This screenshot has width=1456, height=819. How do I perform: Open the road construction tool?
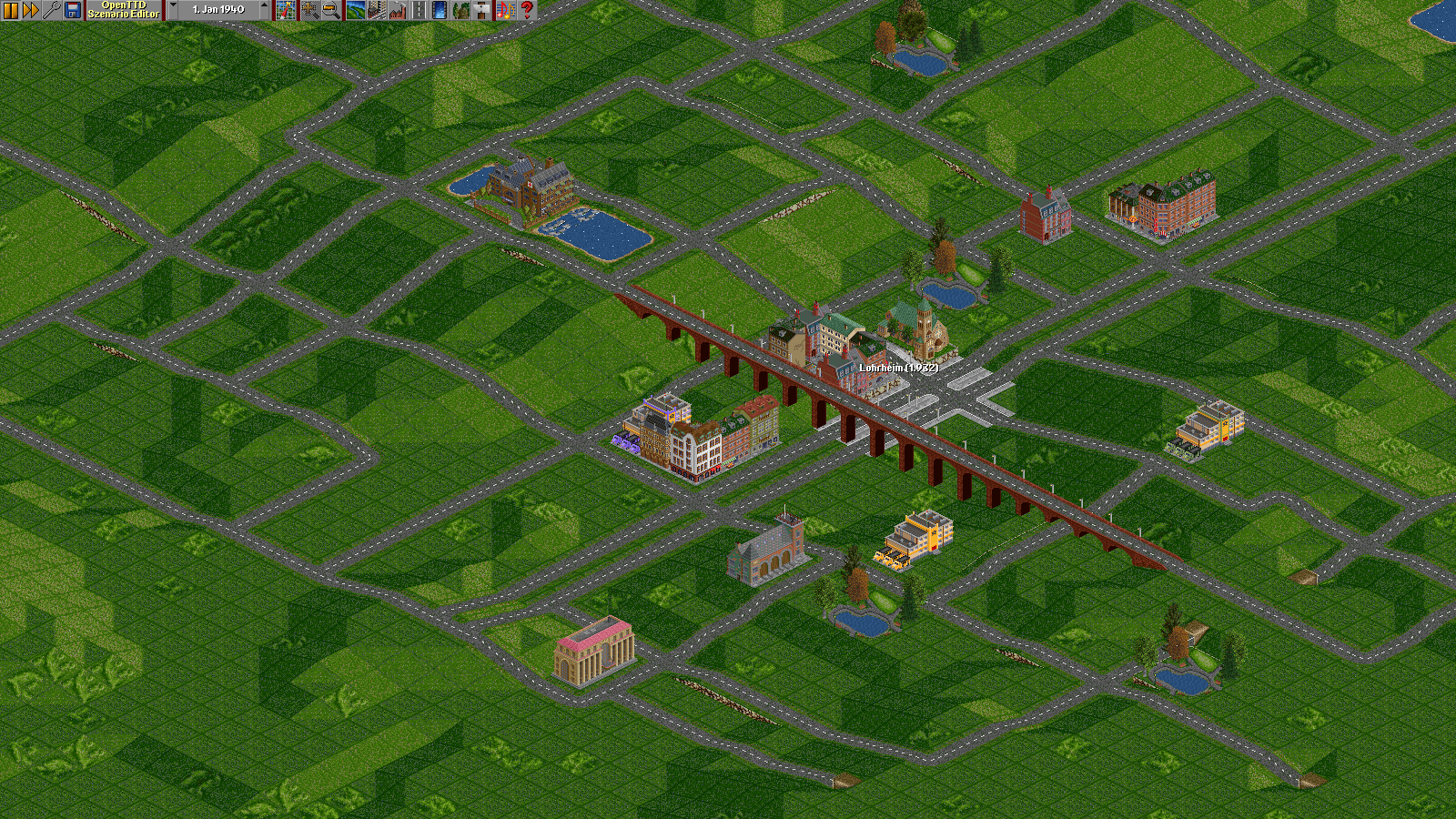click(419, 10)
